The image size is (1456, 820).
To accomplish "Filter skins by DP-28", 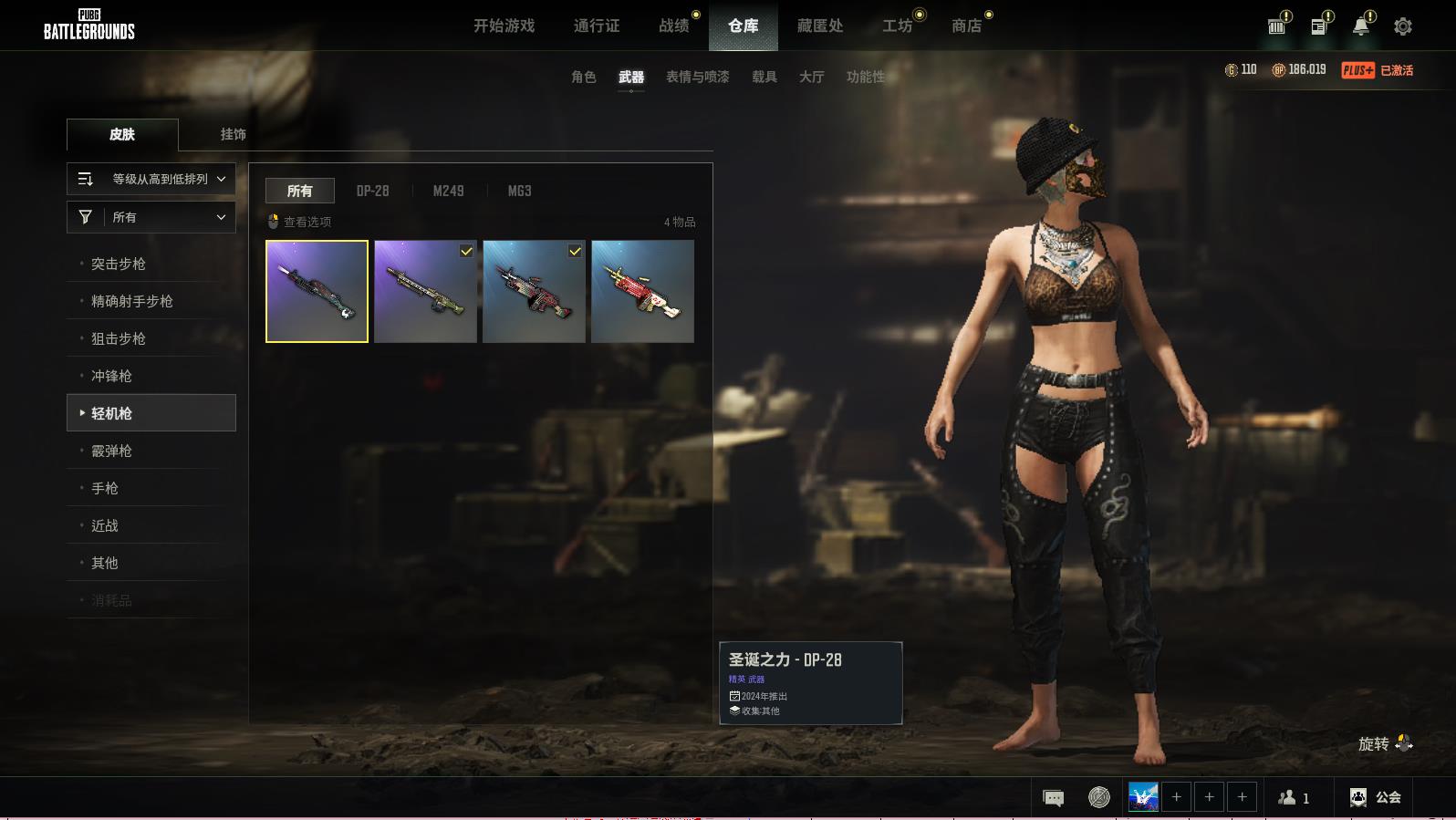I will click(372, 191).
